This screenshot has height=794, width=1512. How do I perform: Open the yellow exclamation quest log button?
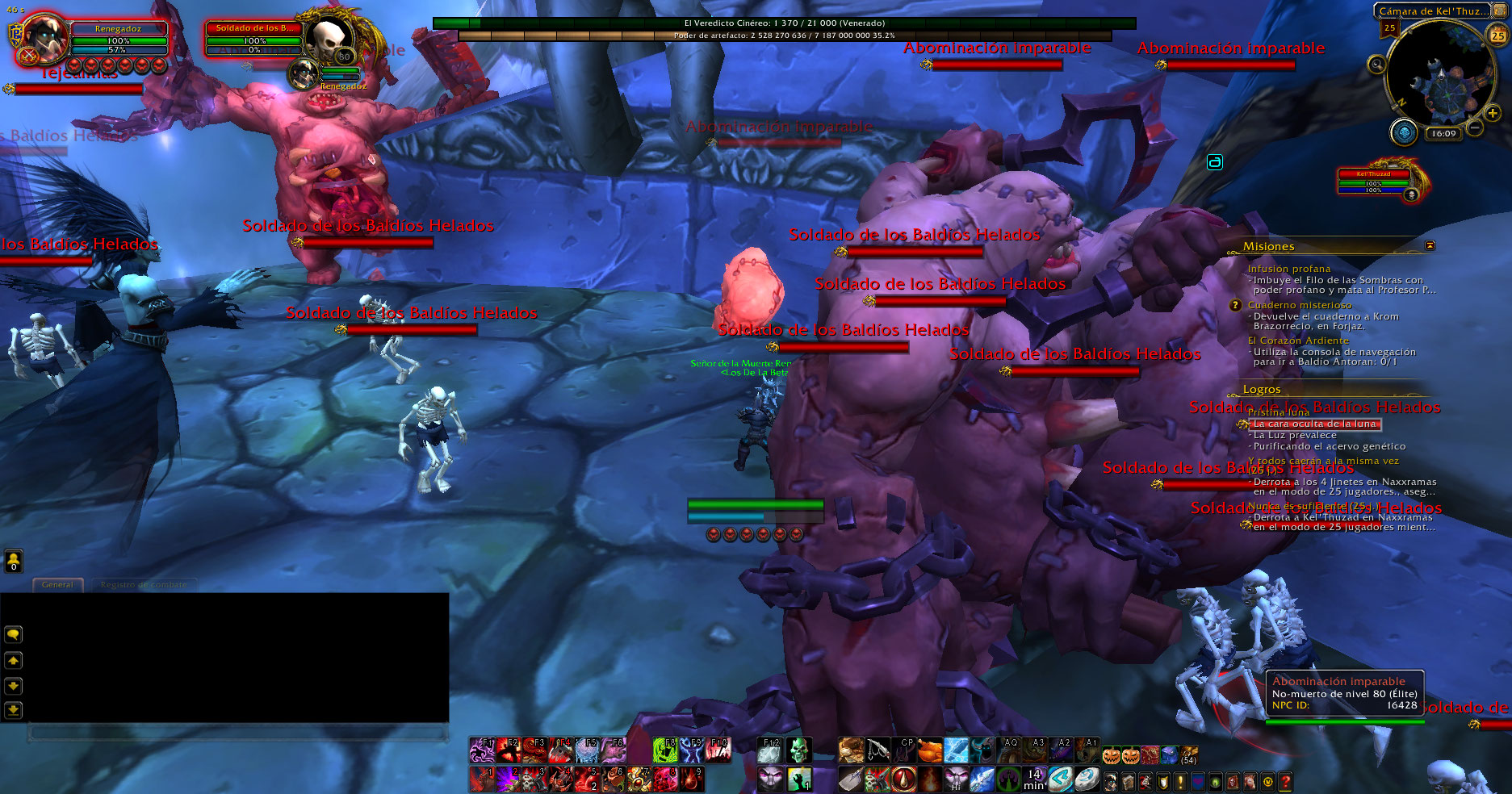point(1180,781)
